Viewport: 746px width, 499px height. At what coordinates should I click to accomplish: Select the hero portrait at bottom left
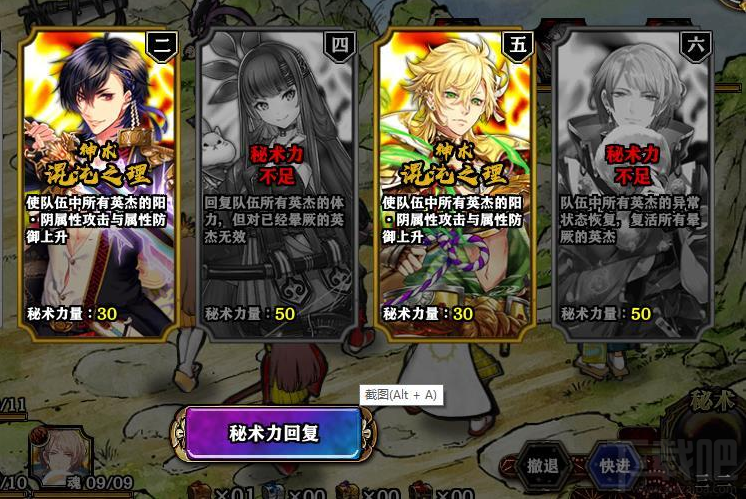tap(63, 455)
